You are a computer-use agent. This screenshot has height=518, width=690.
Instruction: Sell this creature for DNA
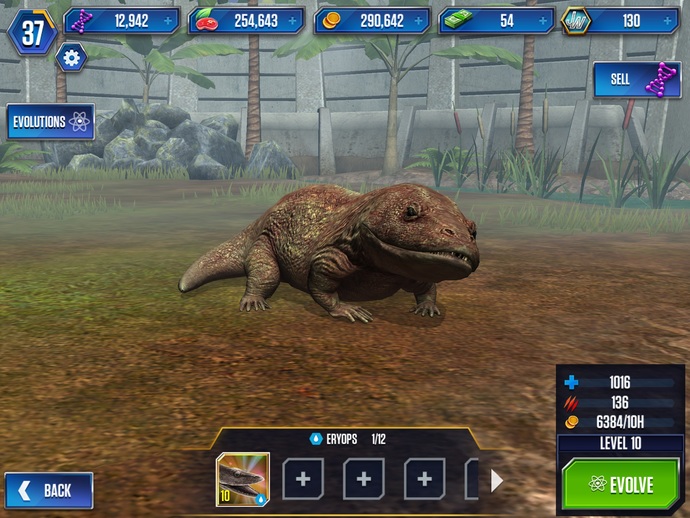click(637, 80)
